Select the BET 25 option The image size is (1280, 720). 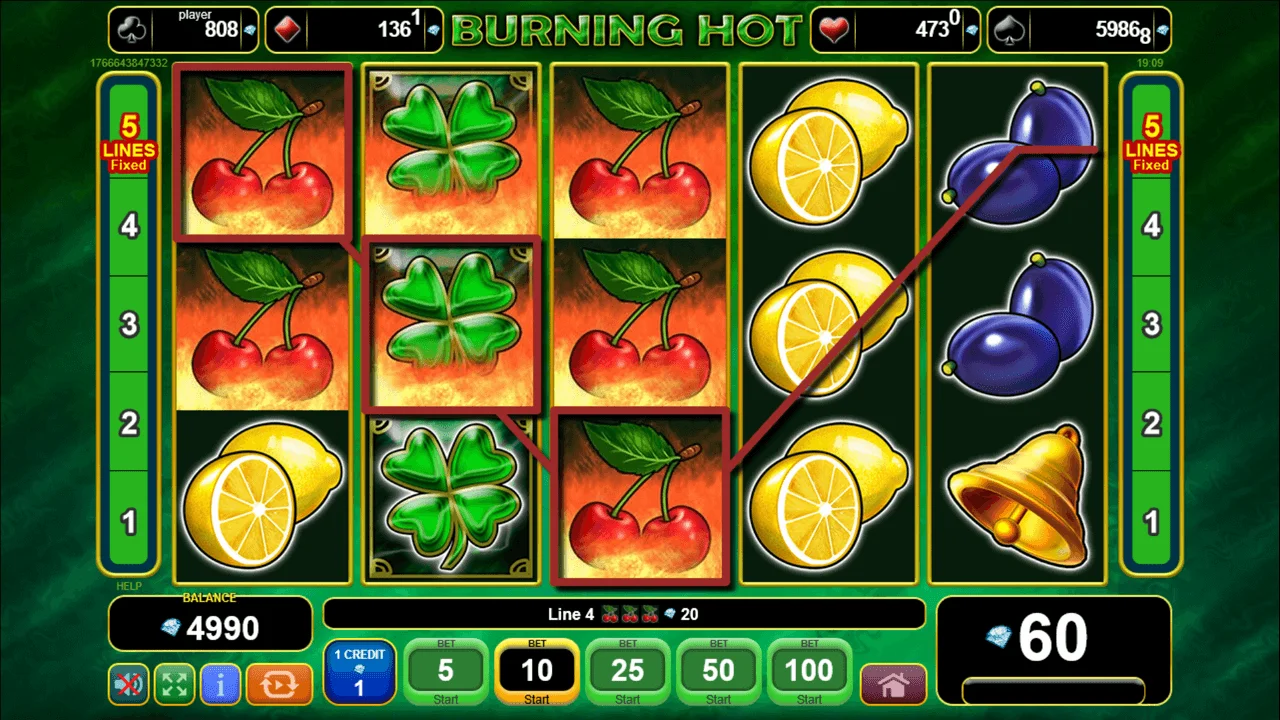point(627,671)
